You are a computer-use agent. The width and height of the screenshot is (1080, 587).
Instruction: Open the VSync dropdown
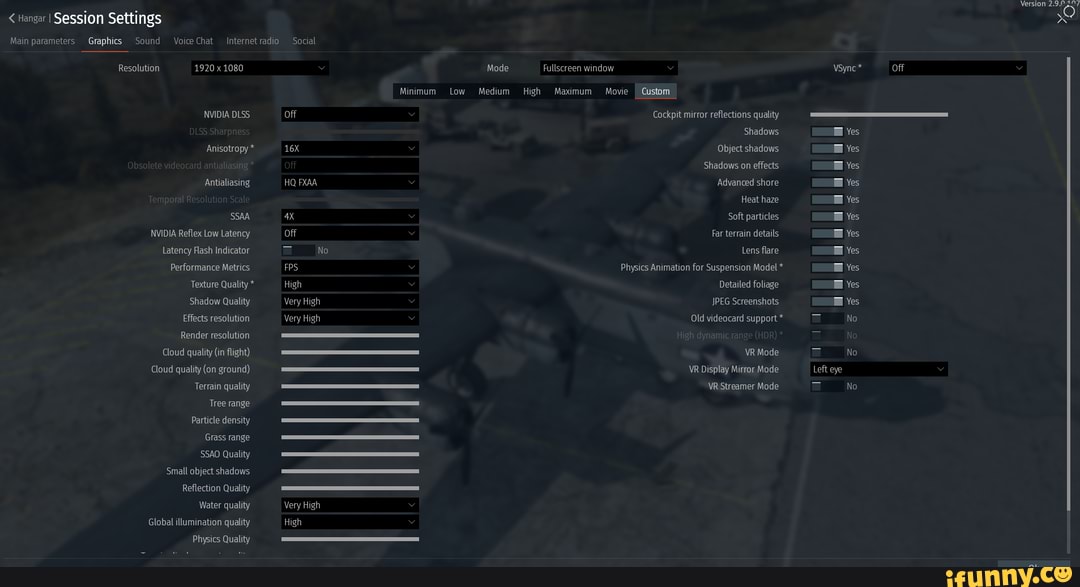pyautogui.click(x=957, y=68)
